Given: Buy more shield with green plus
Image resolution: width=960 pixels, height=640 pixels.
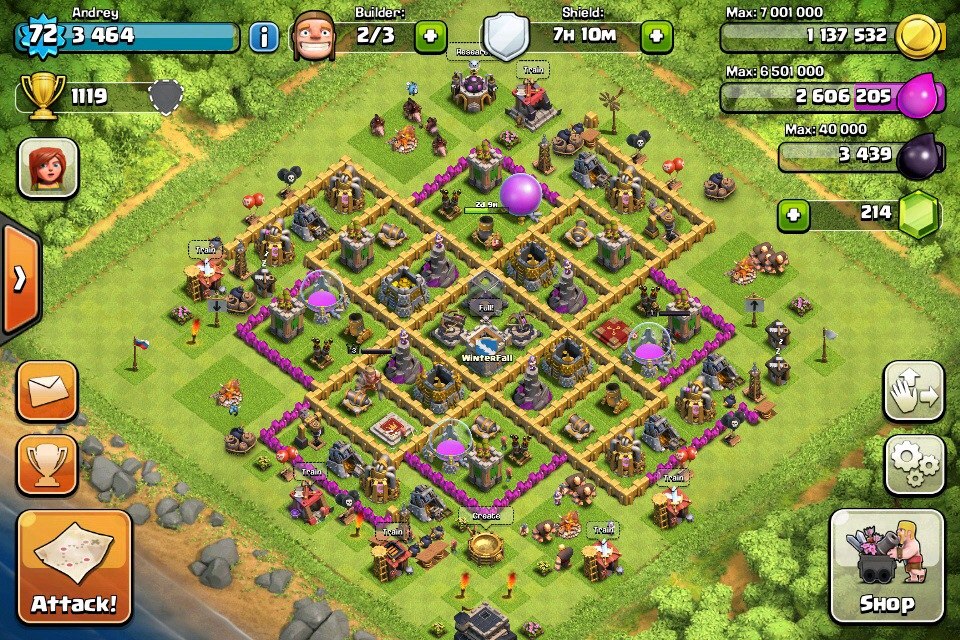Looking at the screenshot, I should click(656, 38).
